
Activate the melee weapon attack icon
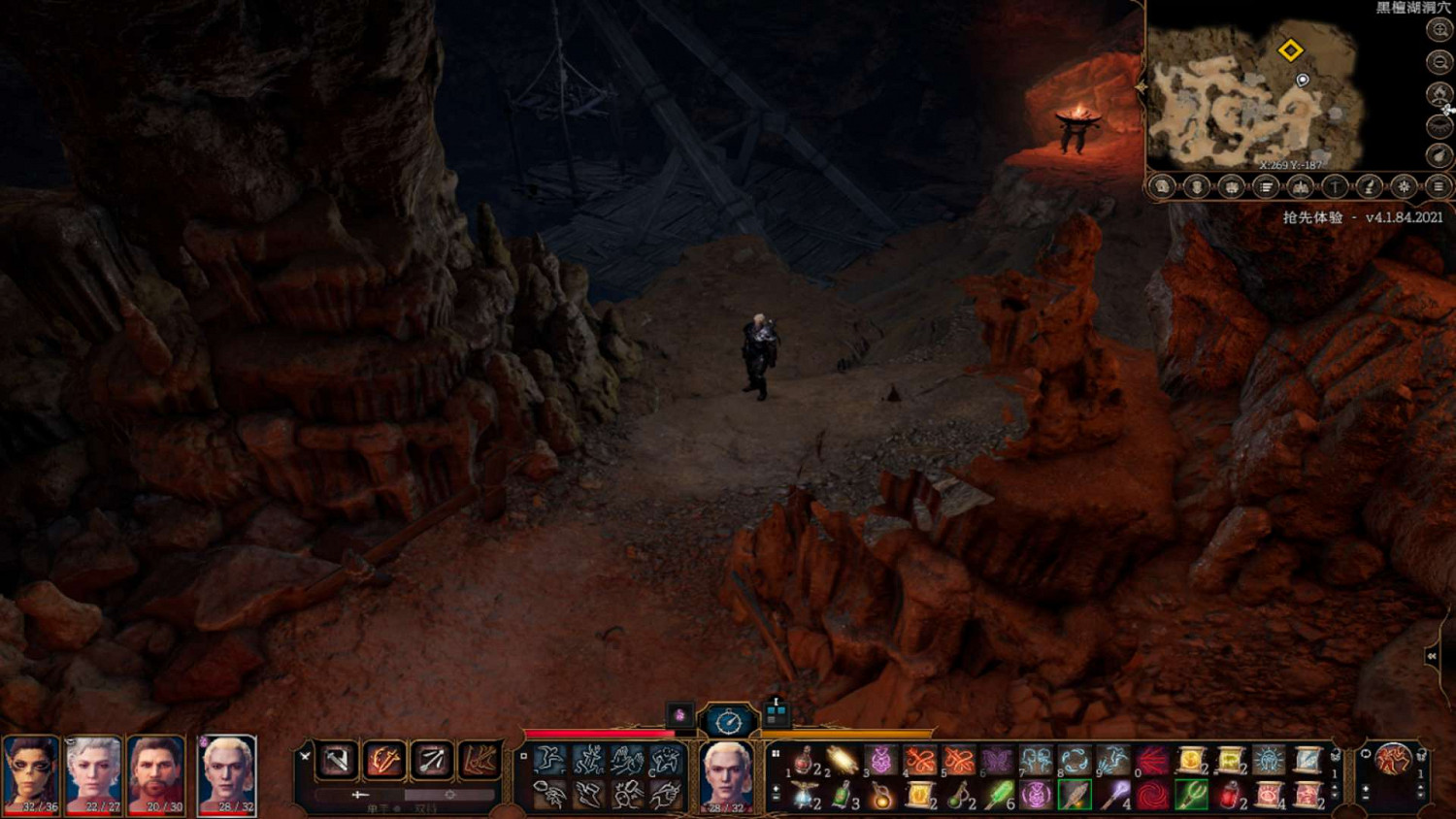[338, 761]
